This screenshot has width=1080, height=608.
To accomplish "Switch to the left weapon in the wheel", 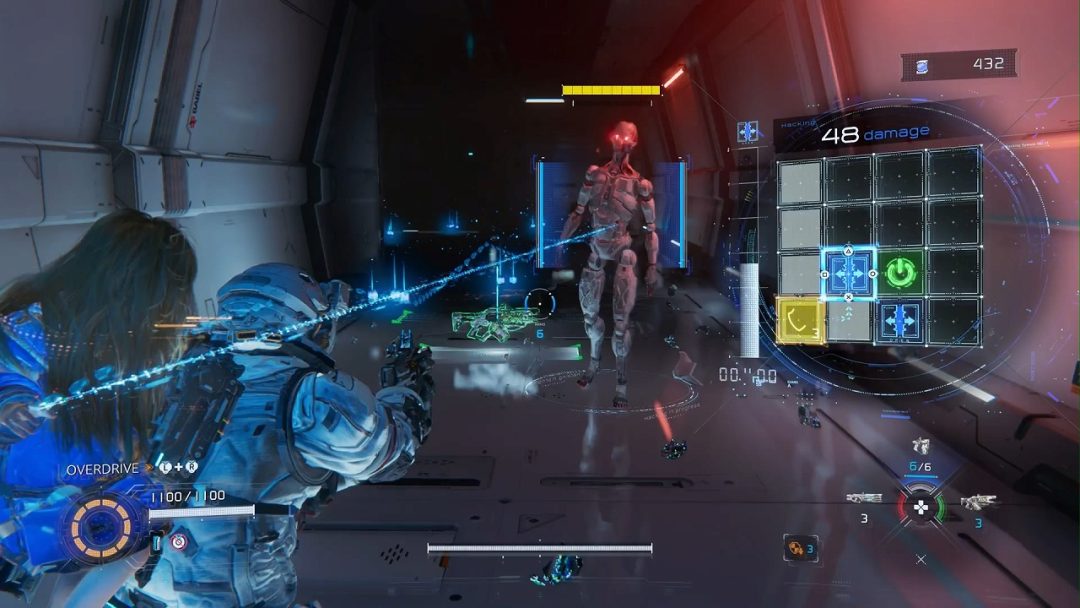I will (x=864, y=498).
